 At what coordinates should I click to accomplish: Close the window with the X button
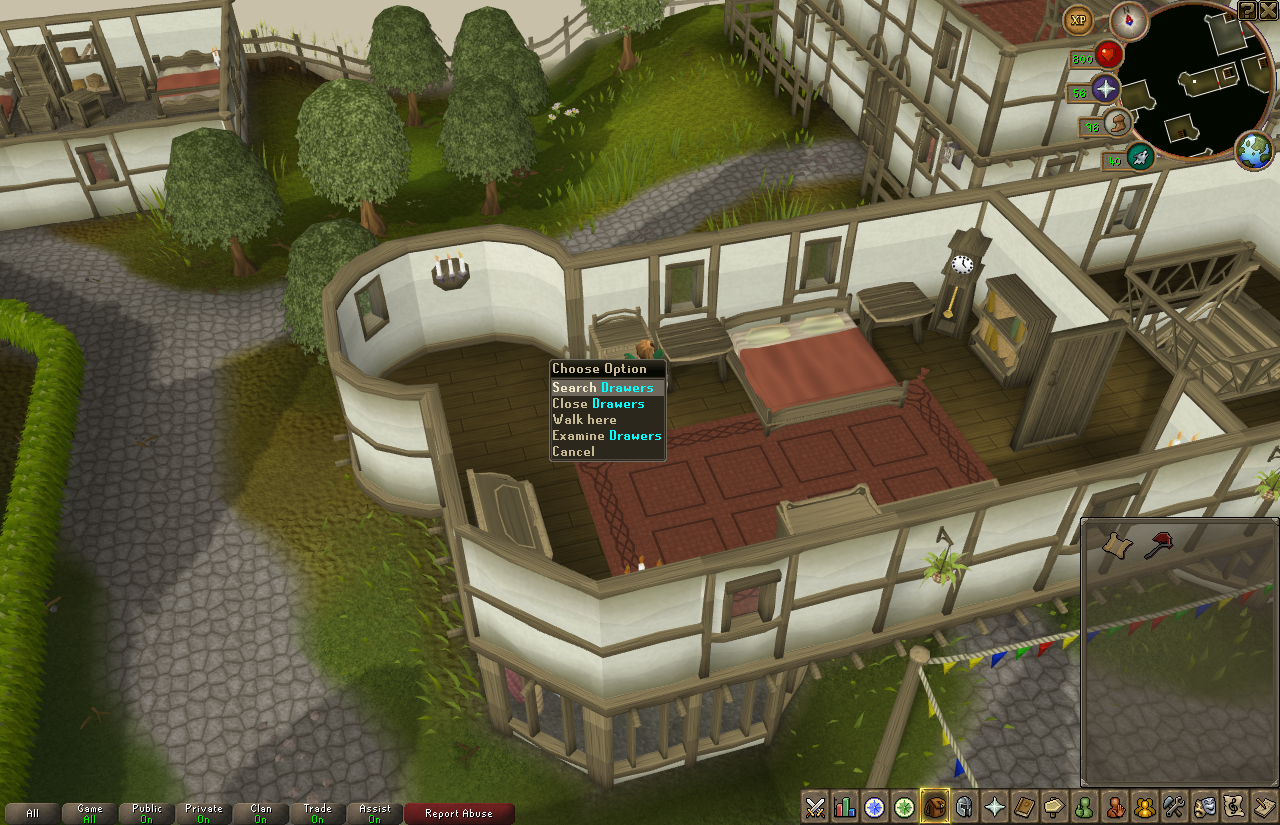tap(1268, 10)
